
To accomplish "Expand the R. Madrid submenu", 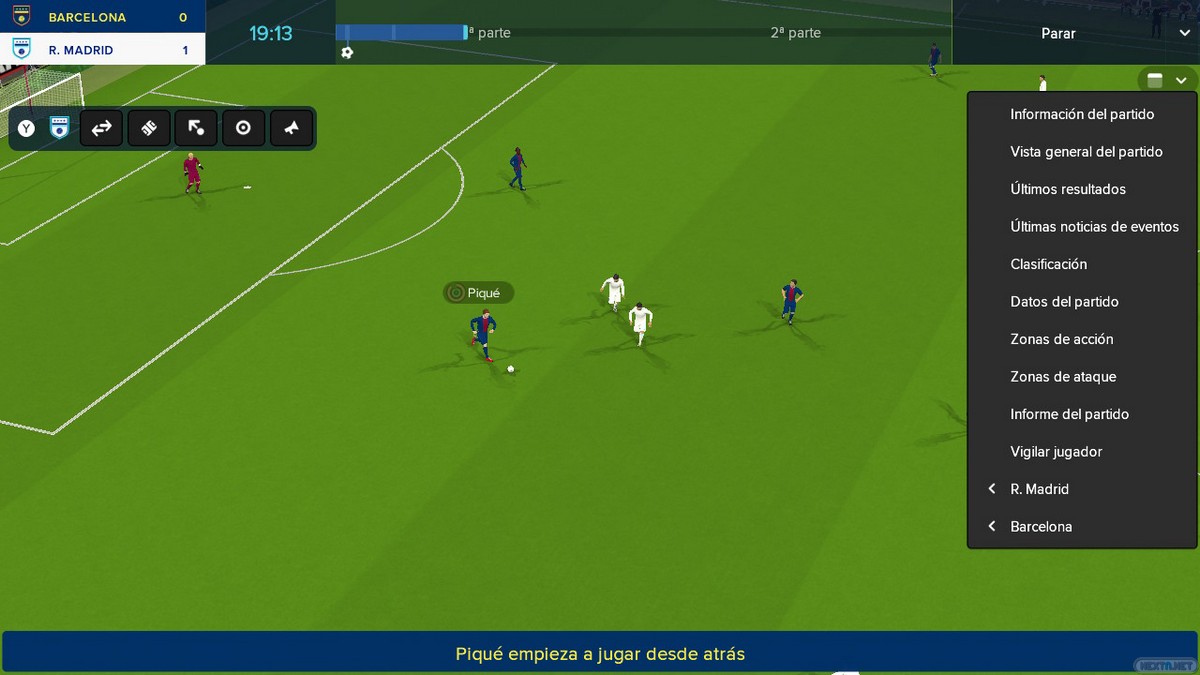I will 1039,489.
